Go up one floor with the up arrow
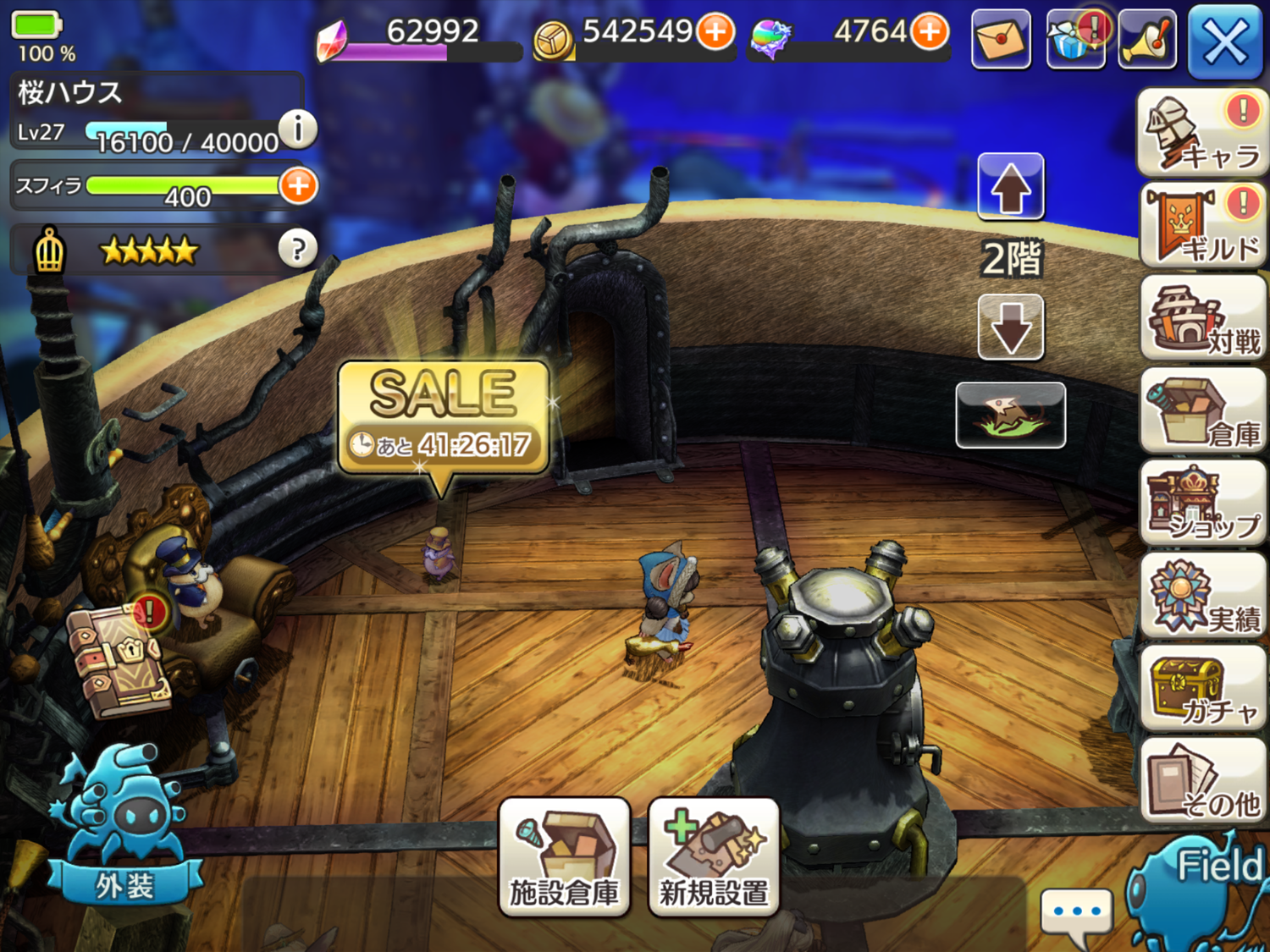Screen dimensions: 1270x952 tap(1010, 186)
